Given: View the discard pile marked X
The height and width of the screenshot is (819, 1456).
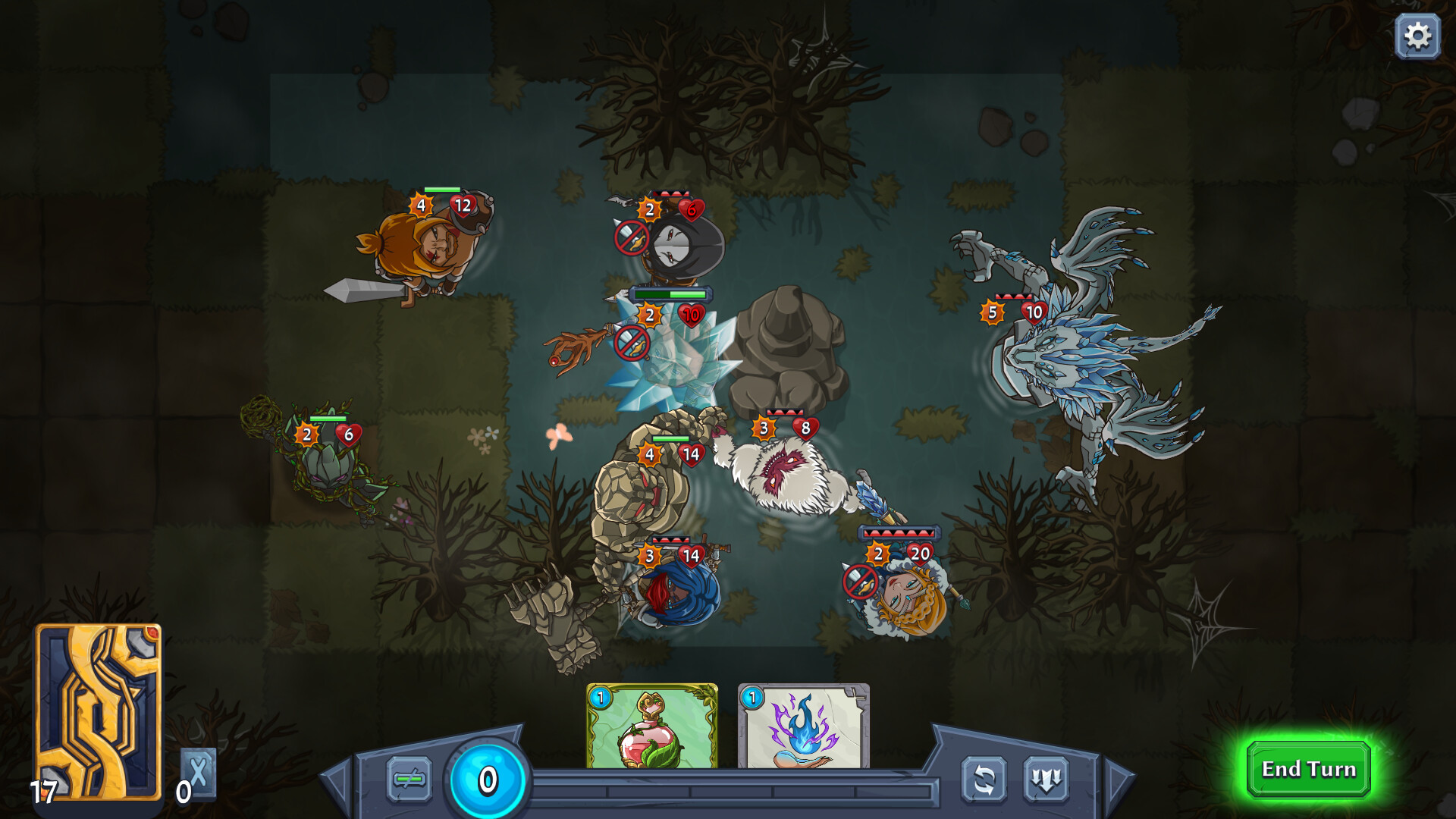Looking at the screenshot, I should 198,773.
